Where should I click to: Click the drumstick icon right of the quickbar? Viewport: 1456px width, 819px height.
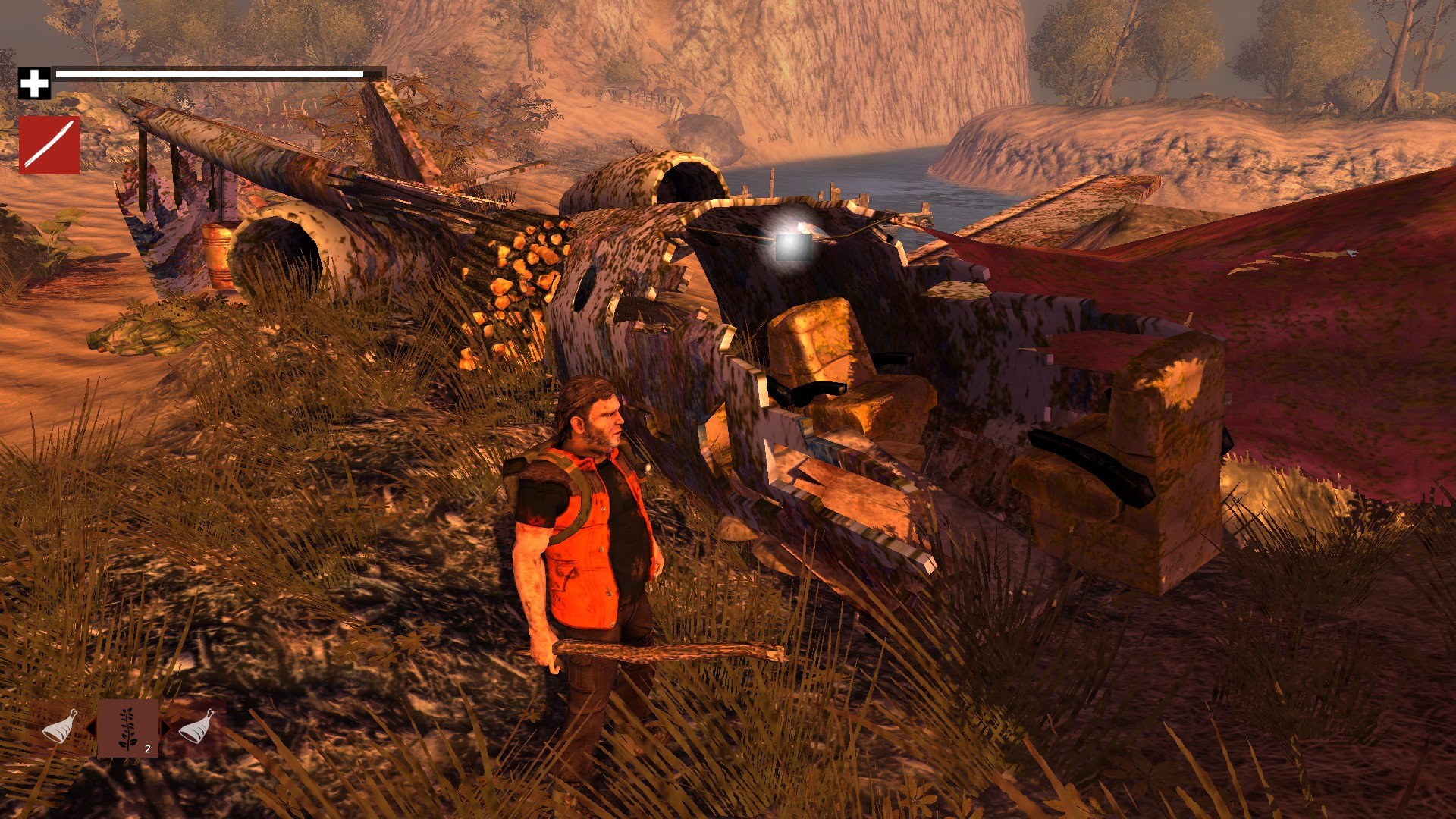[195, 726]
